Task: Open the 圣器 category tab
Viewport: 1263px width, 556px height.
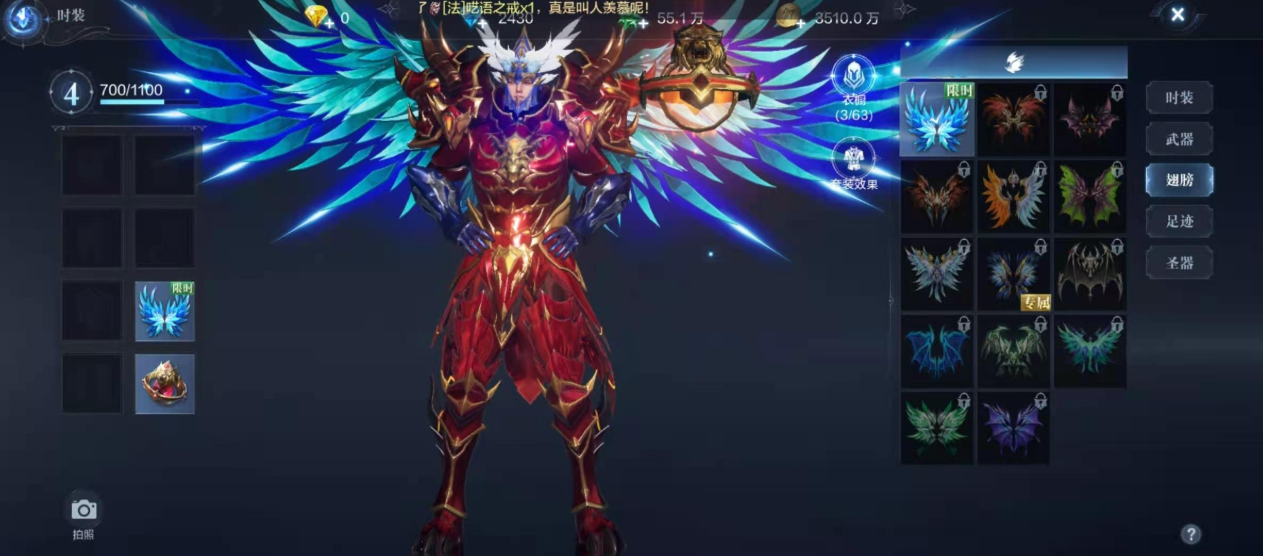Action: point(1179,262)
